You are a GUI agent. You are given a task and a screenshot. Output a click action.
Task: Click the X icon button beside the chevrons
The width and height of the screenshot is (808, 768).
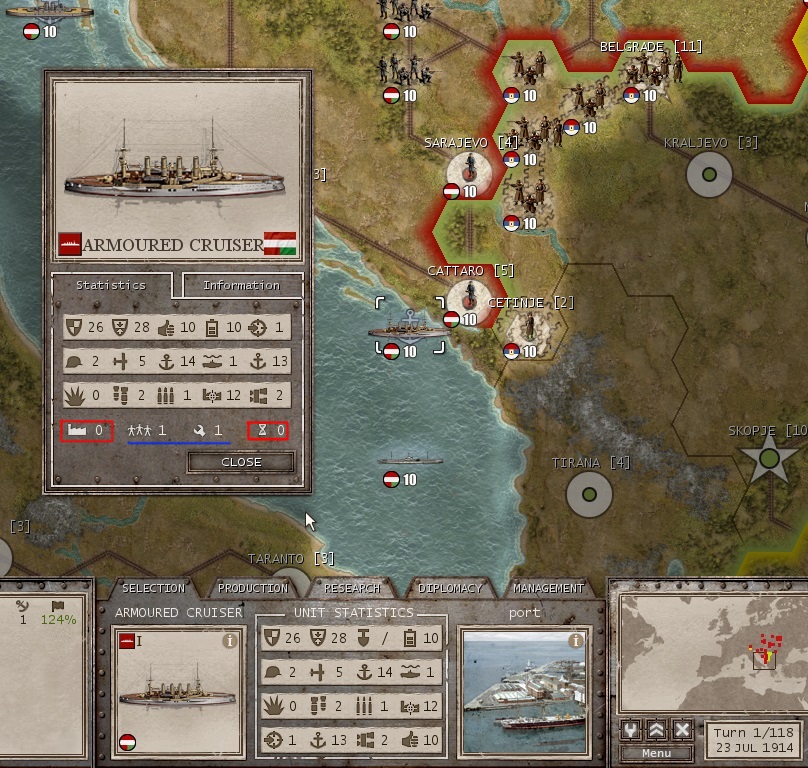[x=682, y=729]
